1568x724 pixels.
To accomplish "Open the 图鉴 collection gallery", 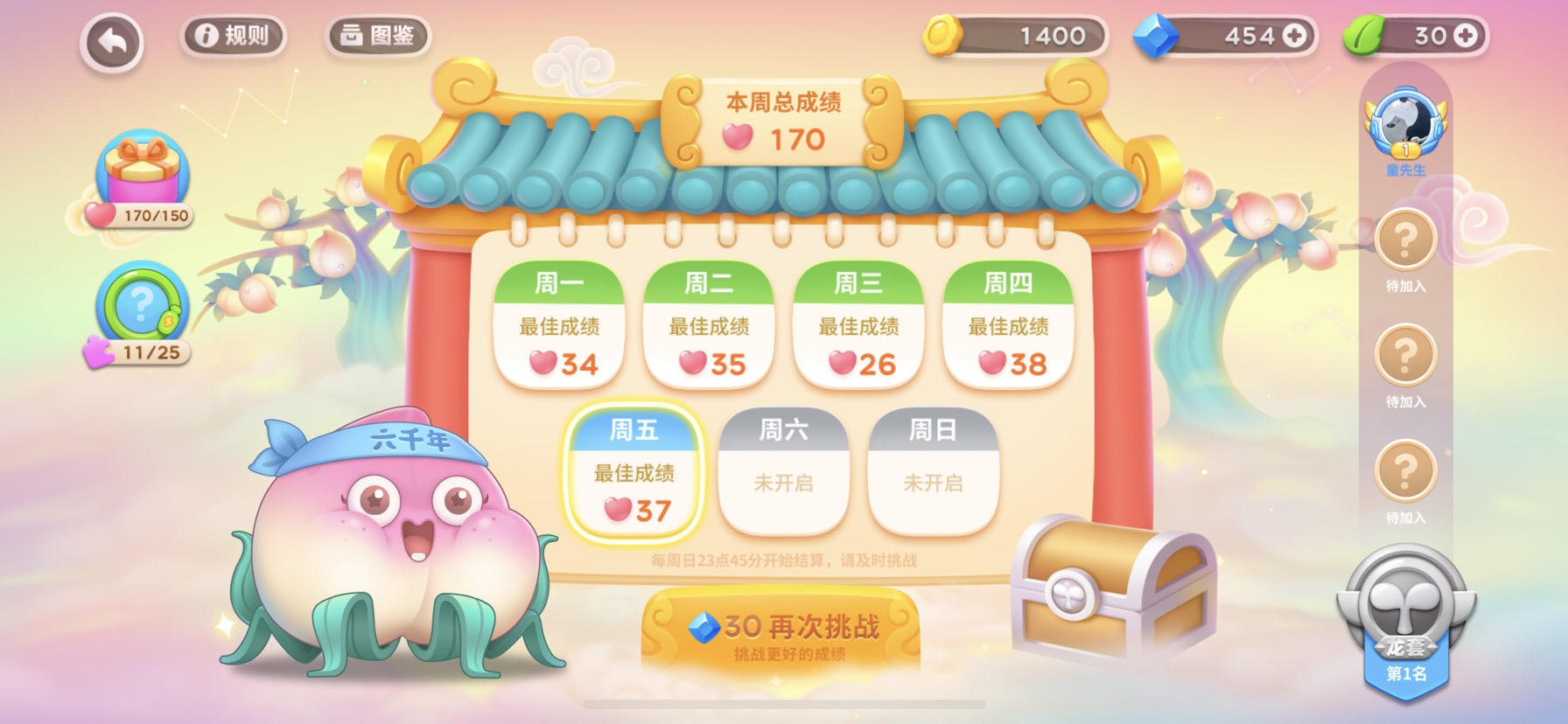I will coord(377,35).
